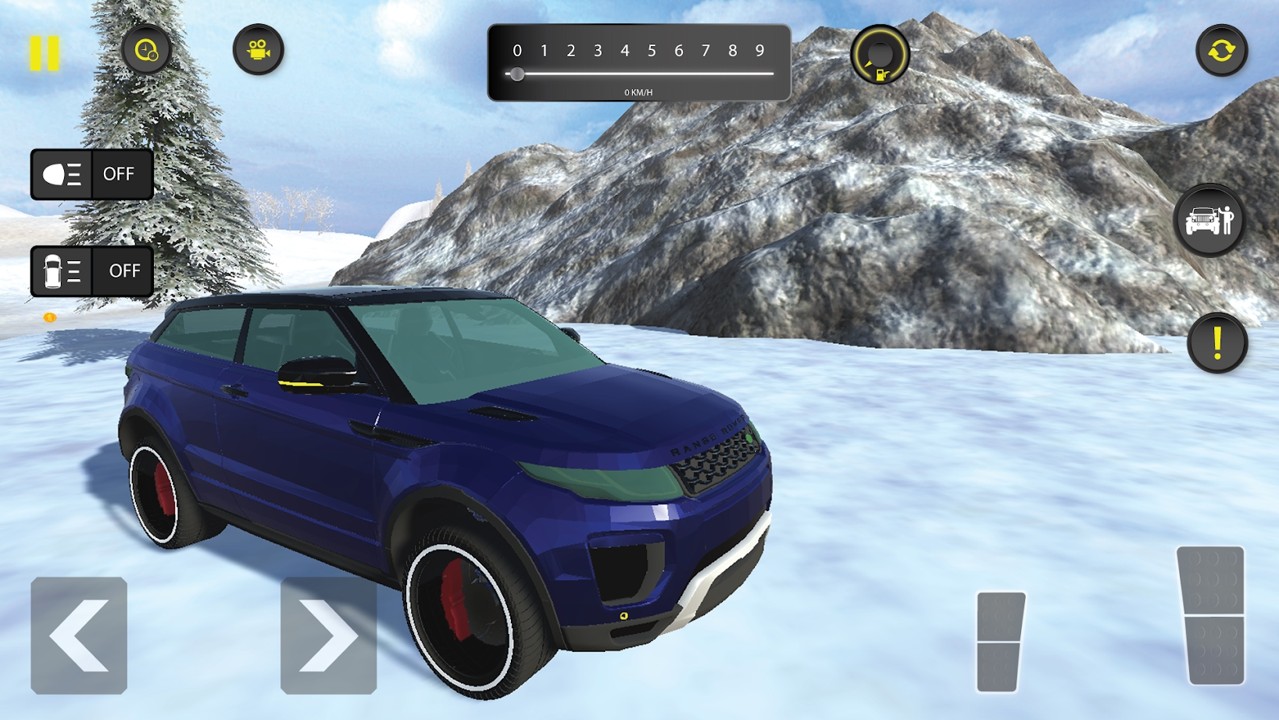Activate the yellow exclamation mark button
The image size is (1279, 720).
(1216, 343)
